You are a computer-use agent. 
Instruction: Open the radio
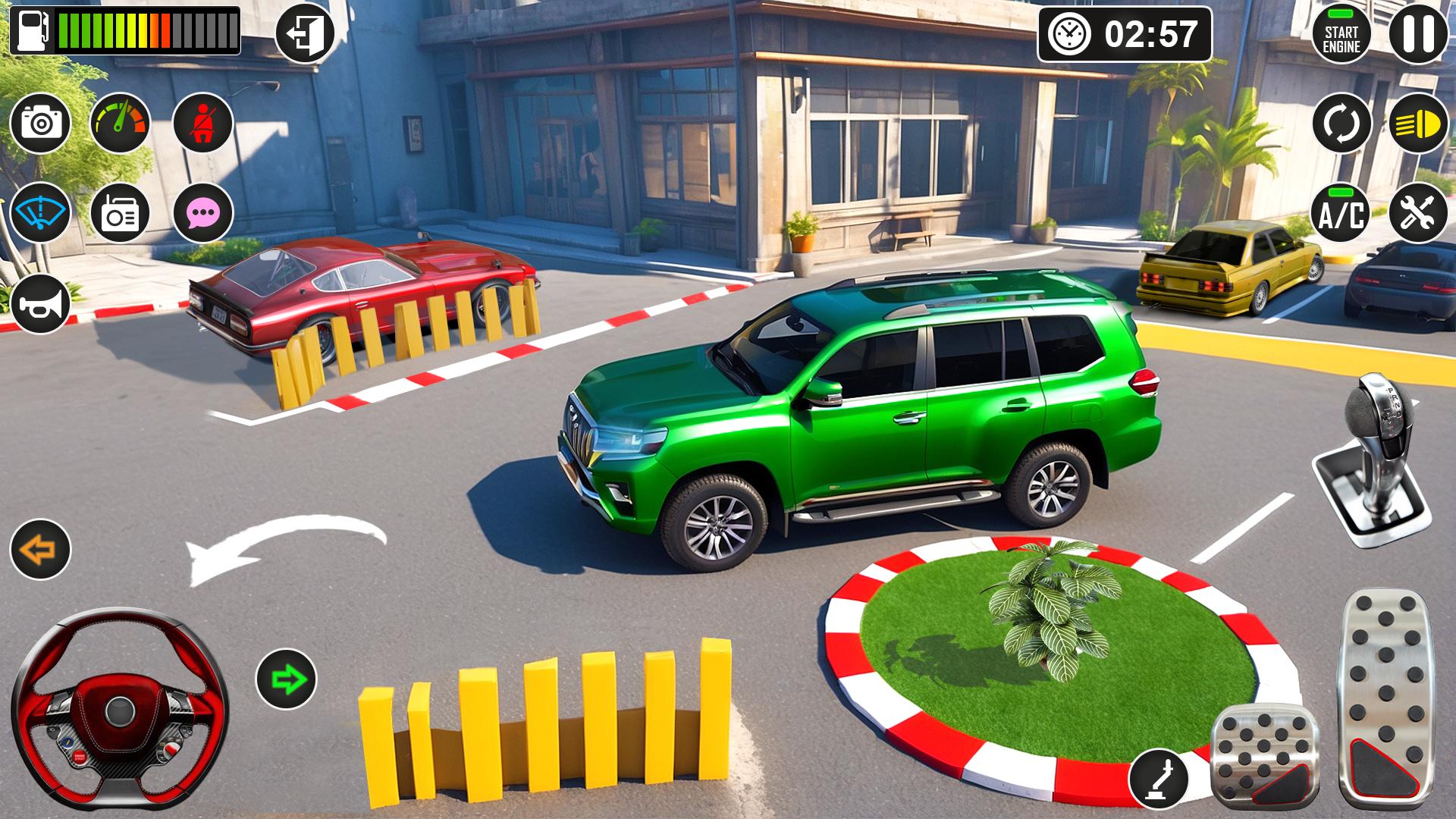point(121,213)
